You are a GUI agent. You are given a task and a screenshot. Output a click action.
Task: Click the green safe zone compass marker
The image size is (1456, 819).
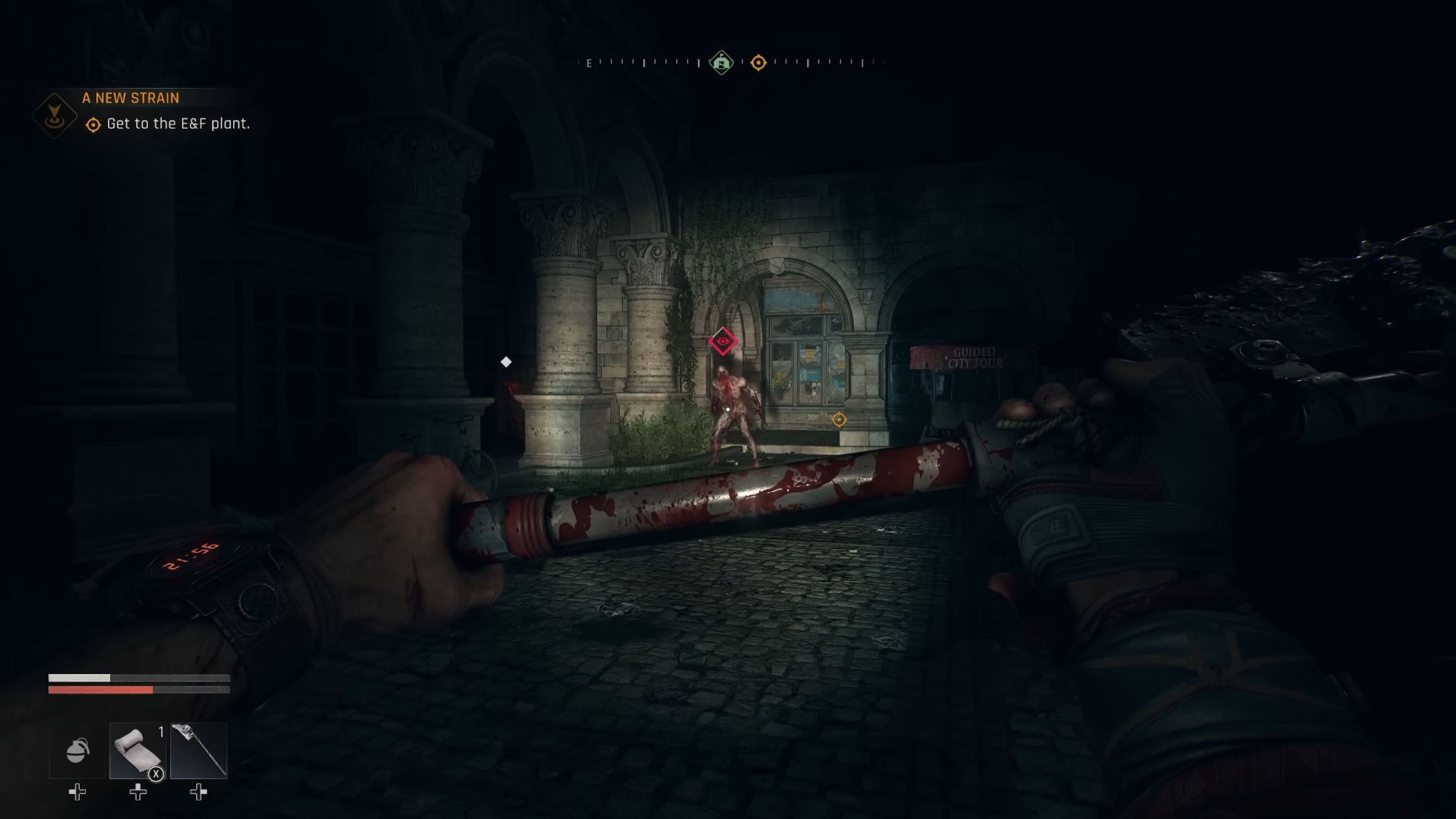click(722, 63)
